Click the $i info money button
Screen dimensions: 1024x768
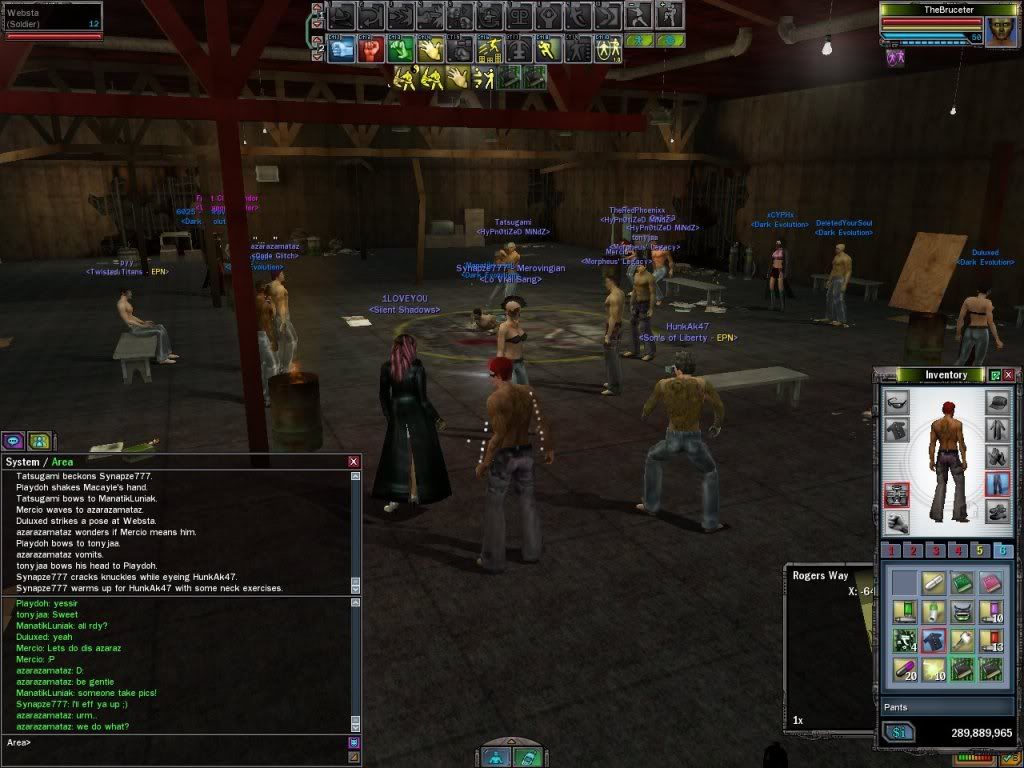[897, 733]
